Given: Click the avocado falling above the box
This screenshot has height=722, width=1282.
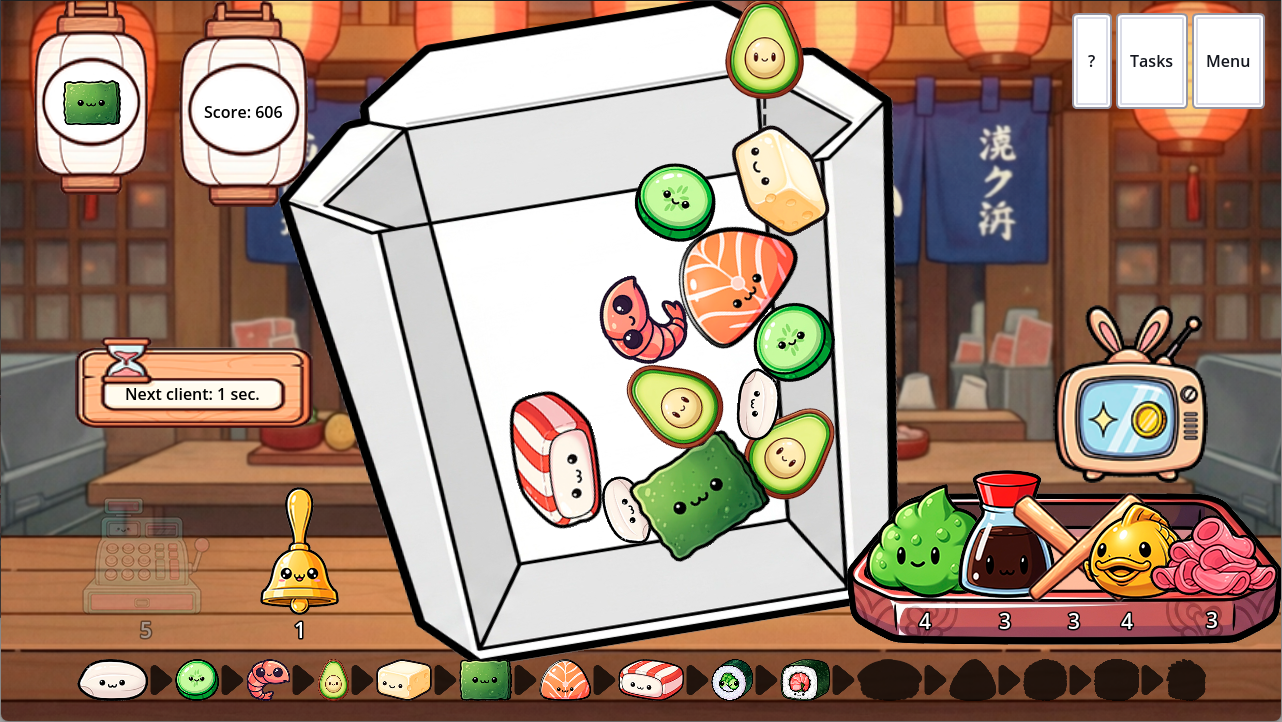Looking at the screenshot, I should point(764,52).
